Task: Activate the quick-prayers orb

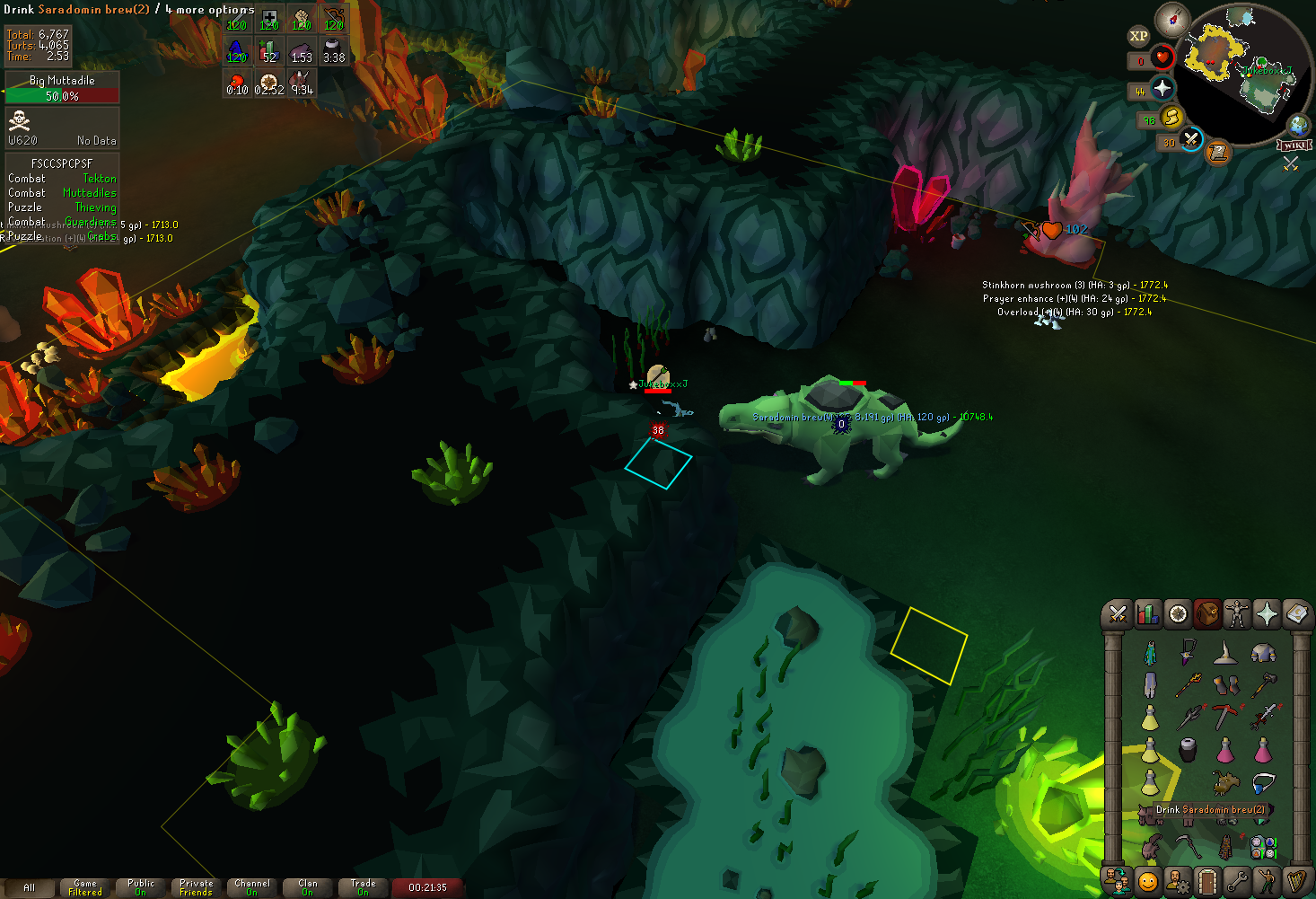Action: click(1162, 88)
